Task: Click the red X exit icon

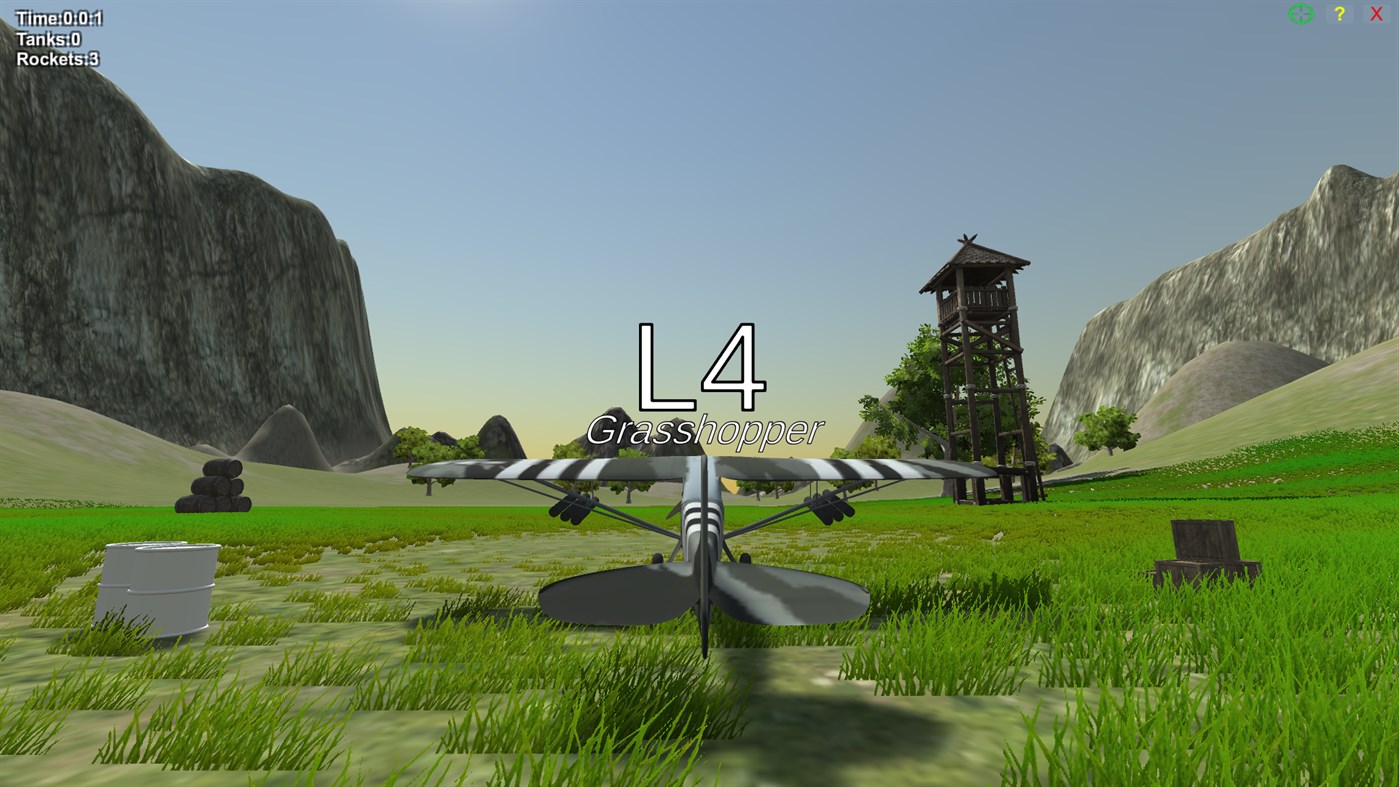Action: click(x=1376, y=13)
